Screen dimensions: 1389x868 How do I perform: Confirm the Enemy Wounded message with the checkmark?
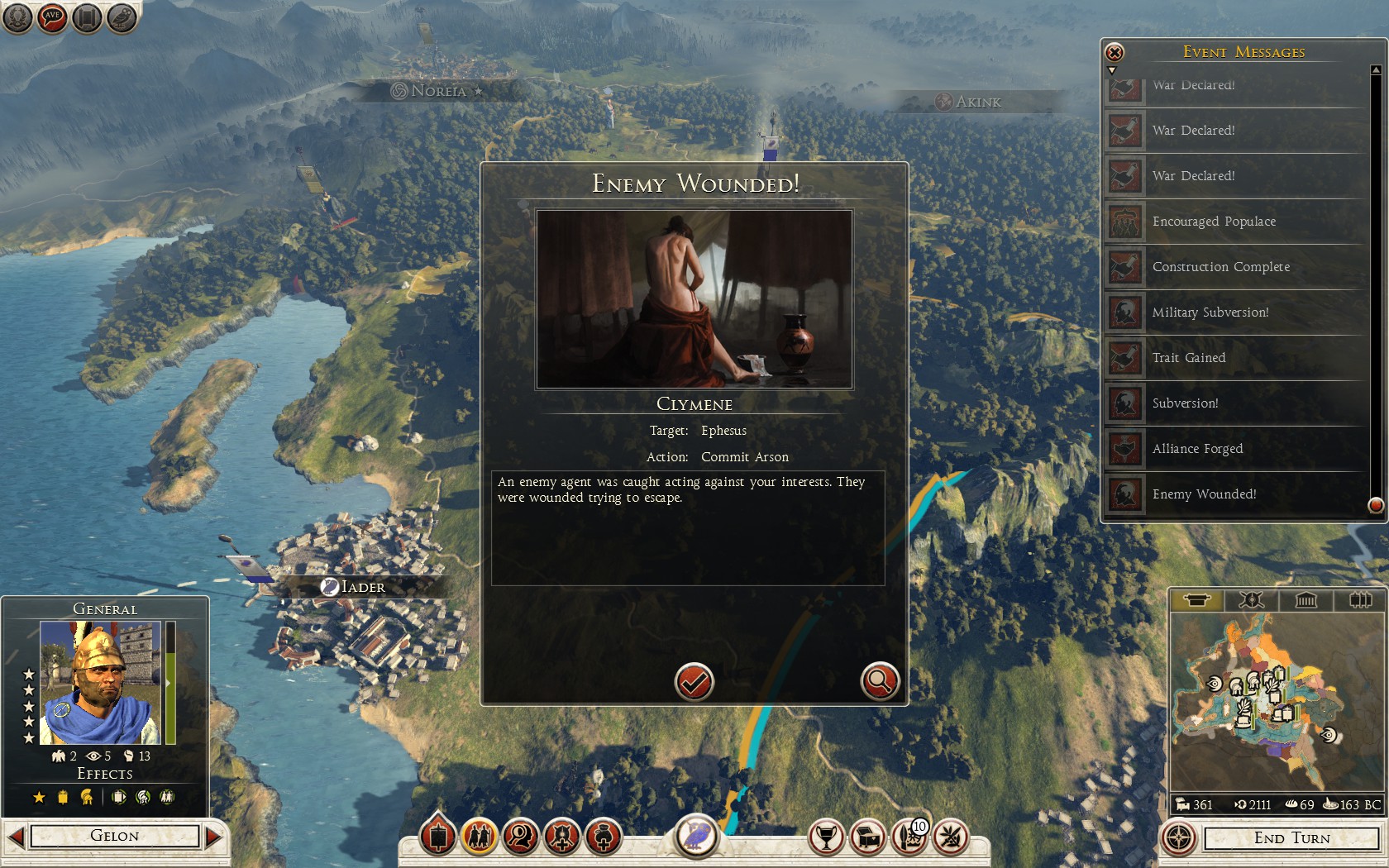(694, 682)
